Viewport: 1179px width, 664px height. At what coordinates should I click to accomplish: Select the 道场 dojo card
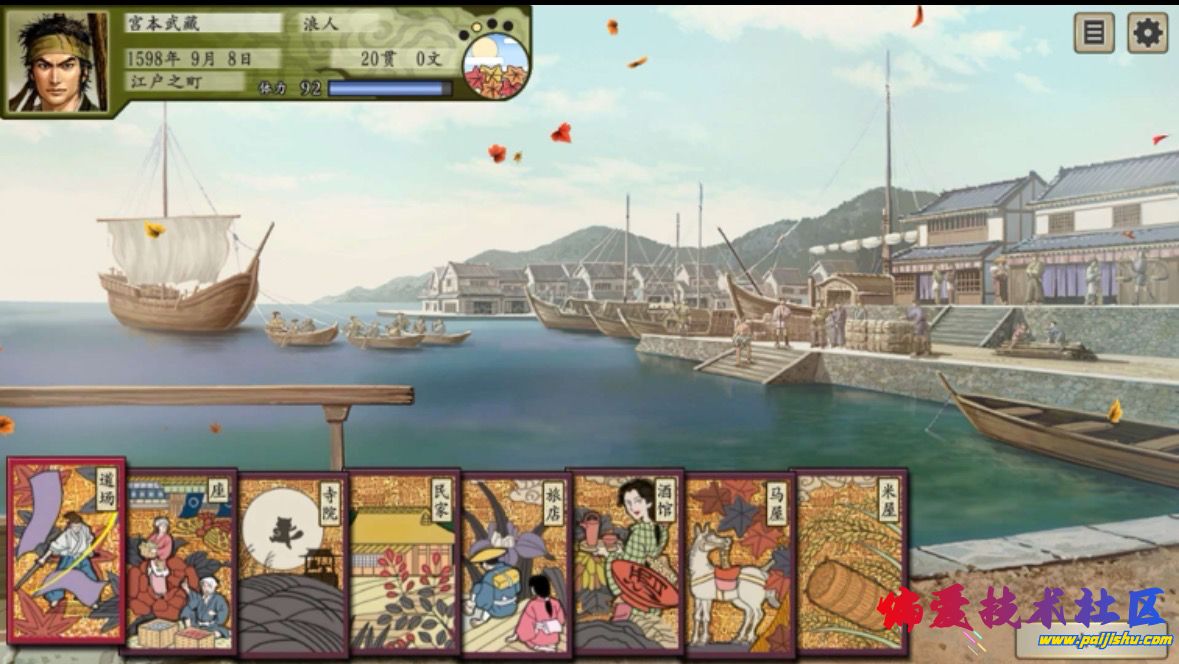tap(66, 551)
